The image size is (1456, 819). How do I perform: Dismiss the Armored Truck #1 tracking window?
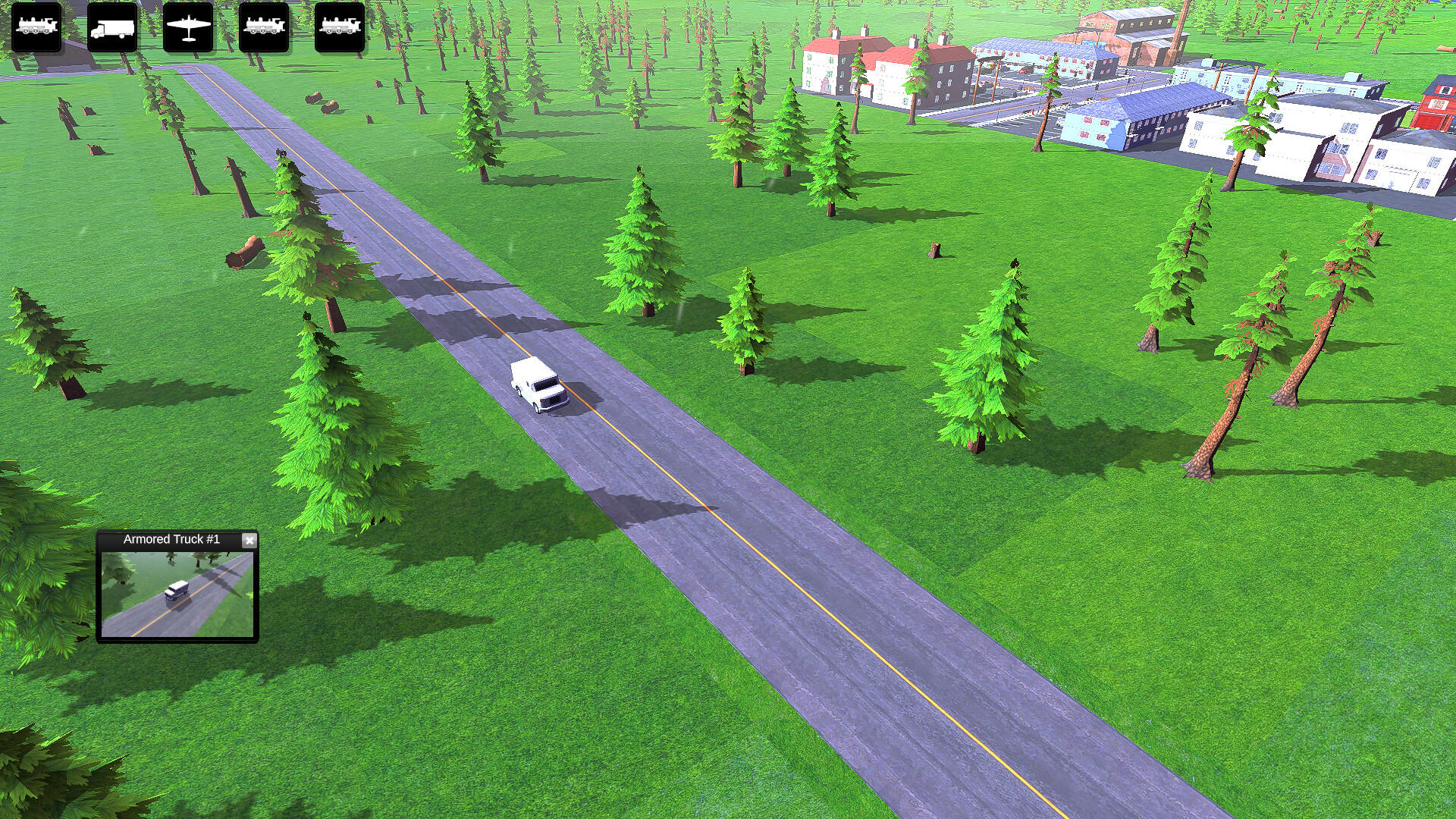(x=249, y=540)
